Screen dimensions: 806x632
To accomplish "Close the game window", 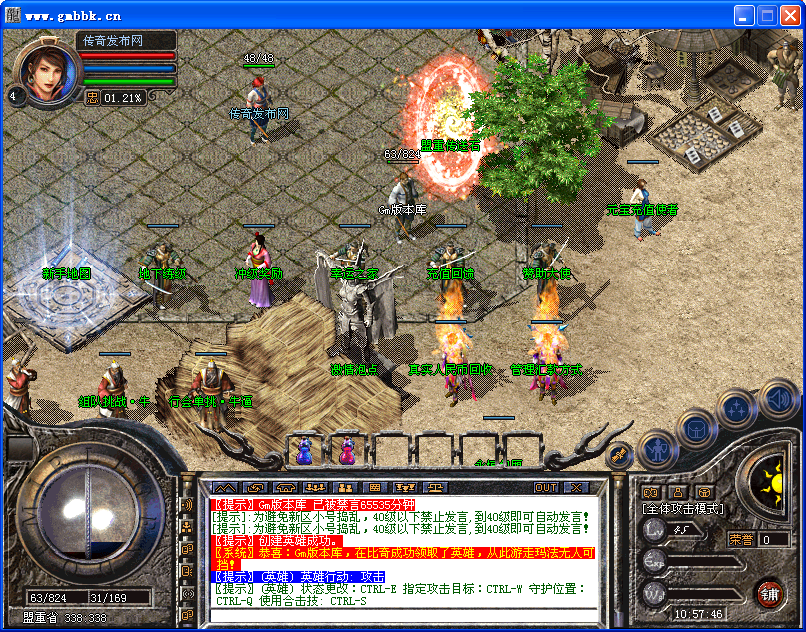I will point(788,15).
